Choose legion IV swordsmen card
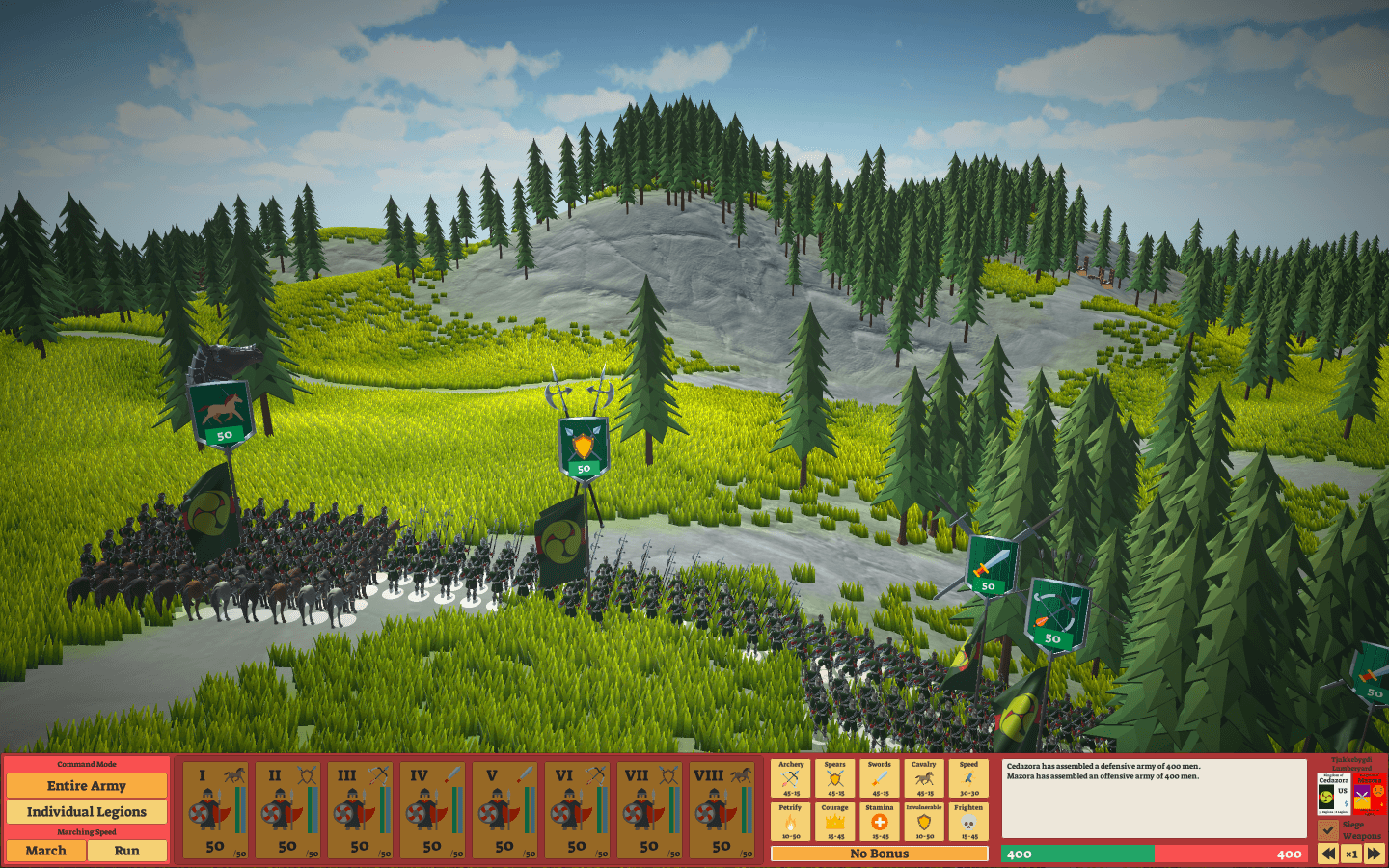The width and height of the screenshot is (1389, 868). click(x=432, y=809)
